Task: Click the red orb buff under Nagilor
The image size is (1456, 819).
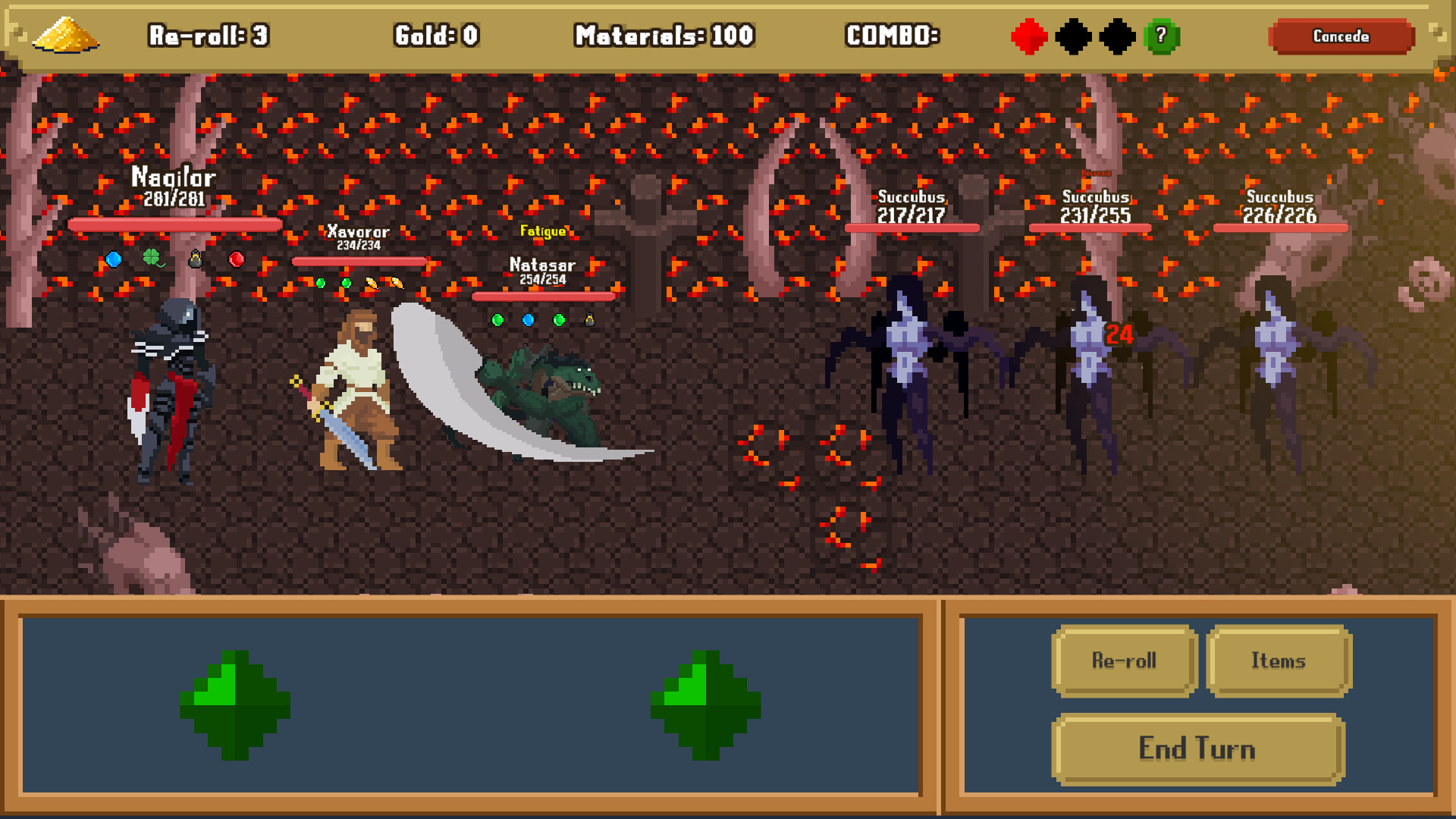Action: pyautogui.click(x=237, y=259)
